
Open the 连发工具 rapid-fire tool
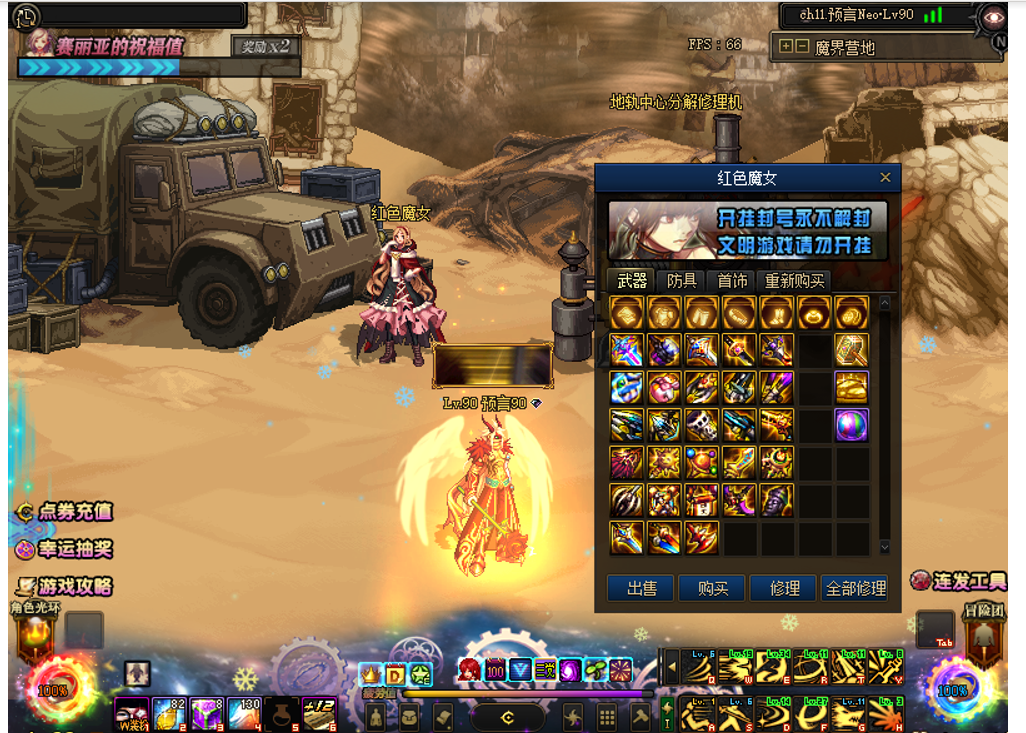point(958,581)
